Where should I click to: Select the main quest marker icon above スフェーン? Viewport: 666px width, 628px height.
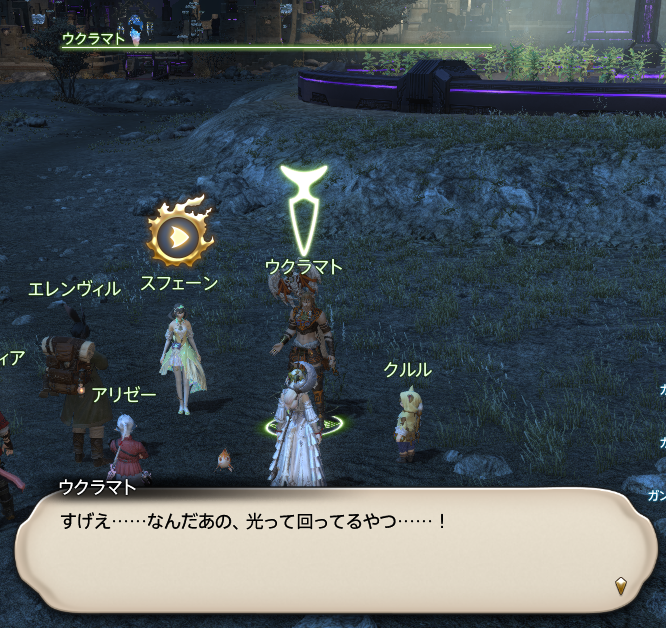(179, 235)
